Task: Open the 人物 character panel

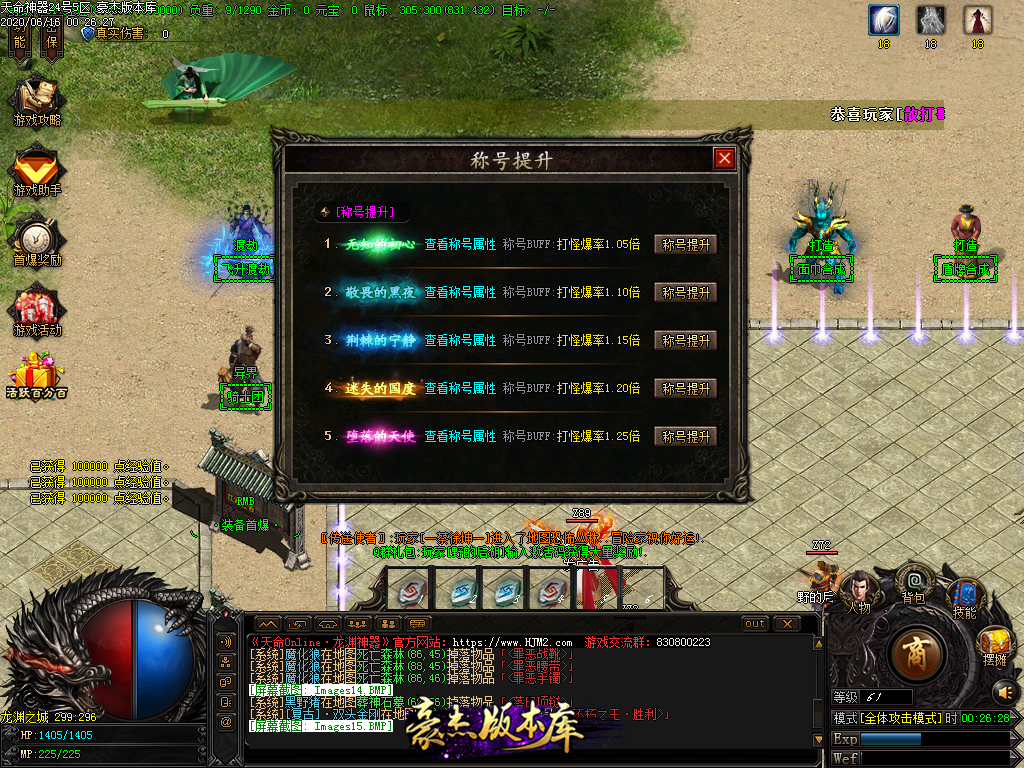Action: click(858, 590)
